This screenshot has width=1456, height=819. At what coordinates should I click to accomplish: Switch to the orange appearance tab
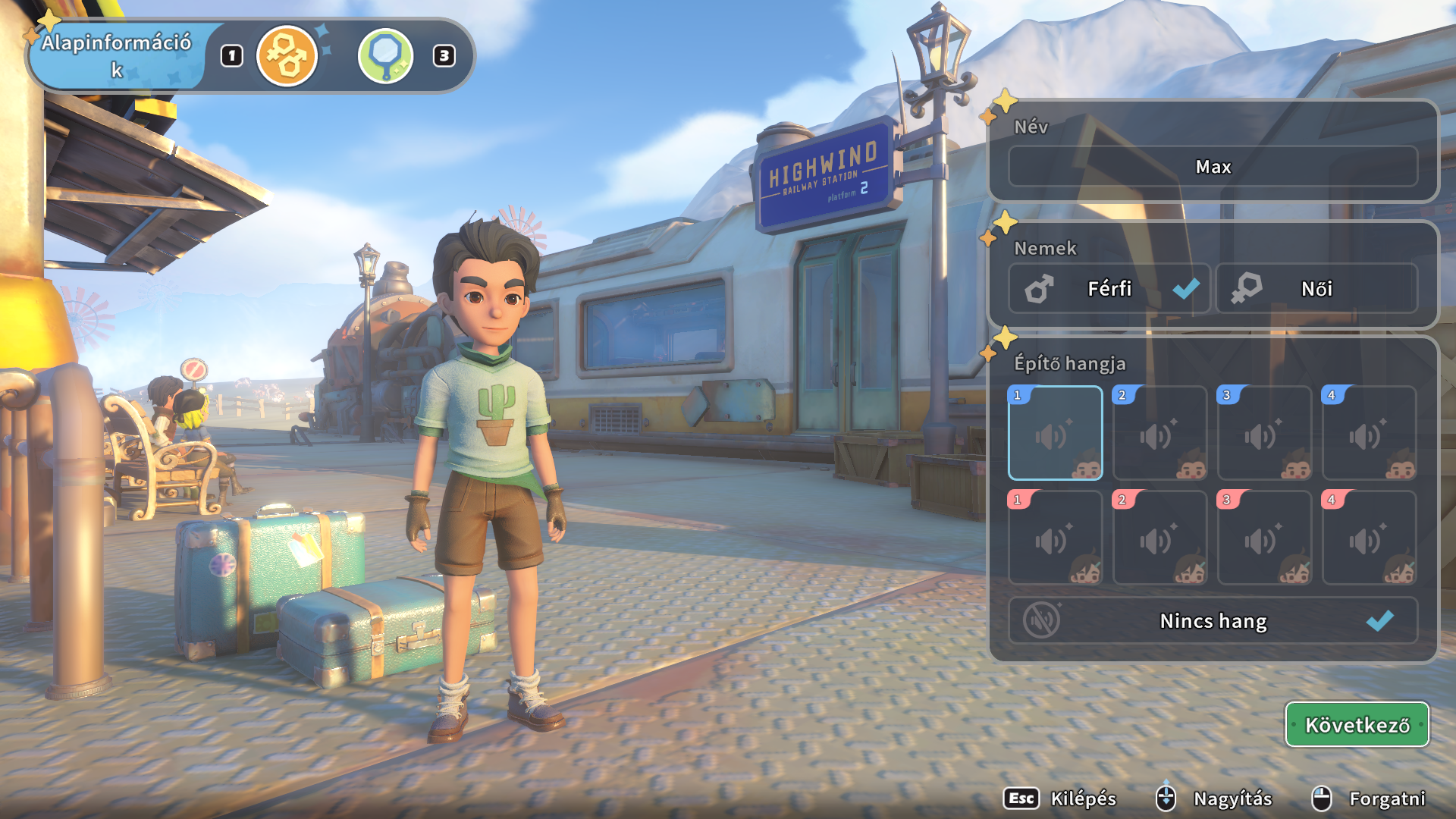tap(287, 55)
